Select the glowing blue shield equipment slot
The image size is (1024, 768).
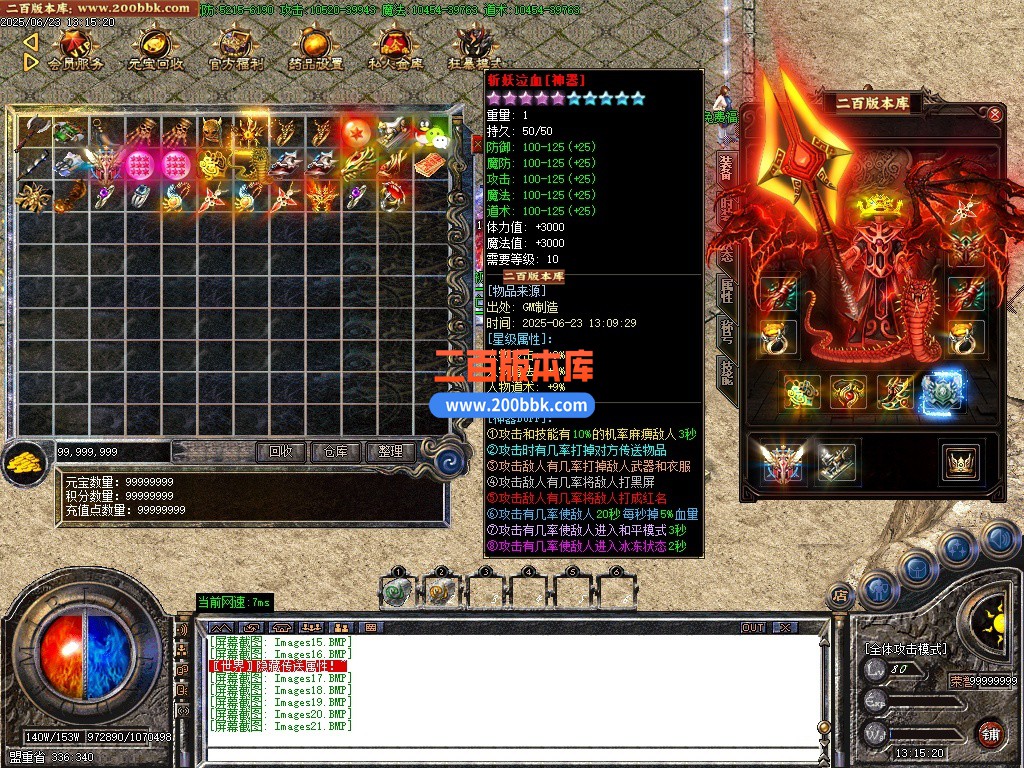(942, 393)
